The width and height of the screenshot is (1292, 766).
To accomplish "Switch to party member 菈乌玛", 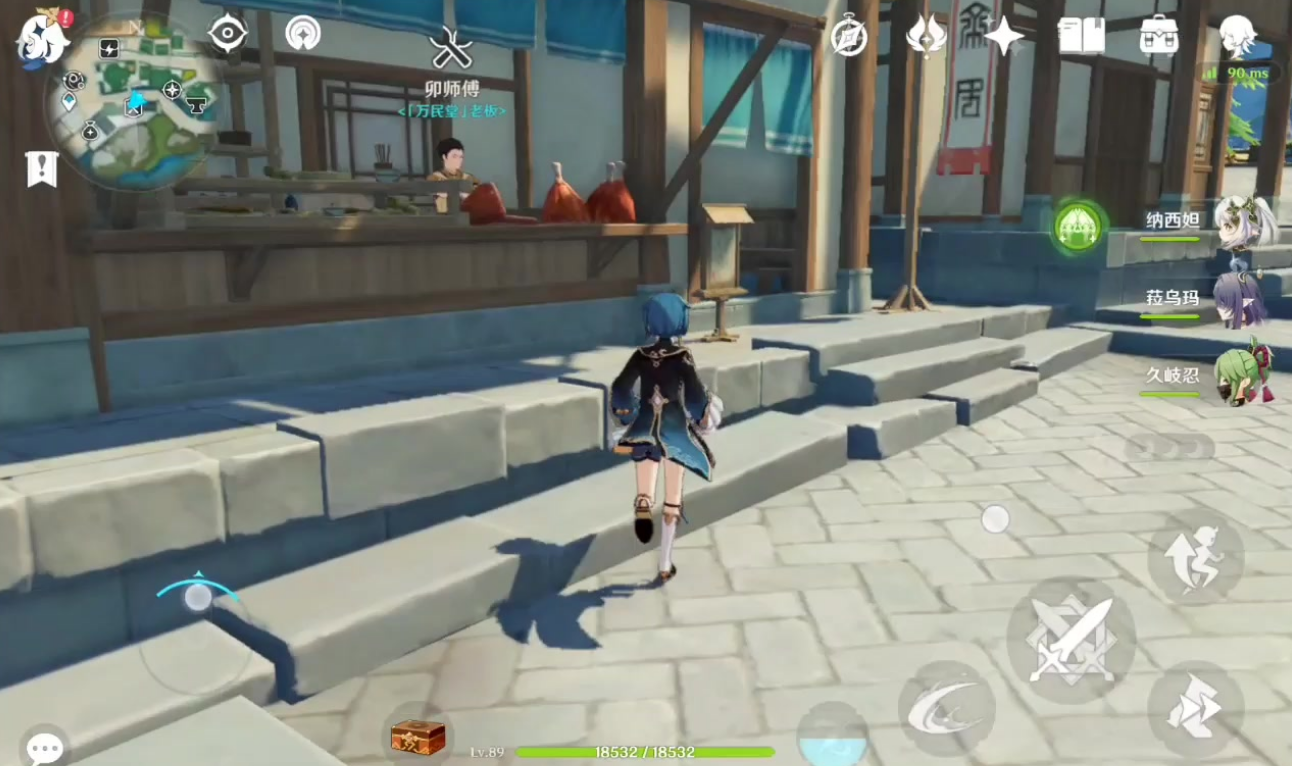I will pyautogui.click(x=1238, y=299).
